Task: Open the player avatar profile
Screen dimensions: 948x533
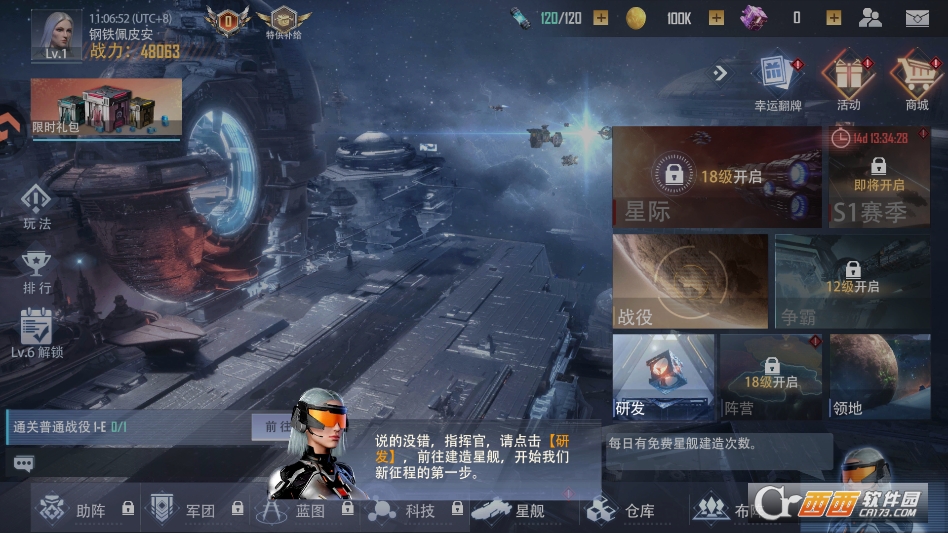Action: pyautogui.click(x=56, y=34)
